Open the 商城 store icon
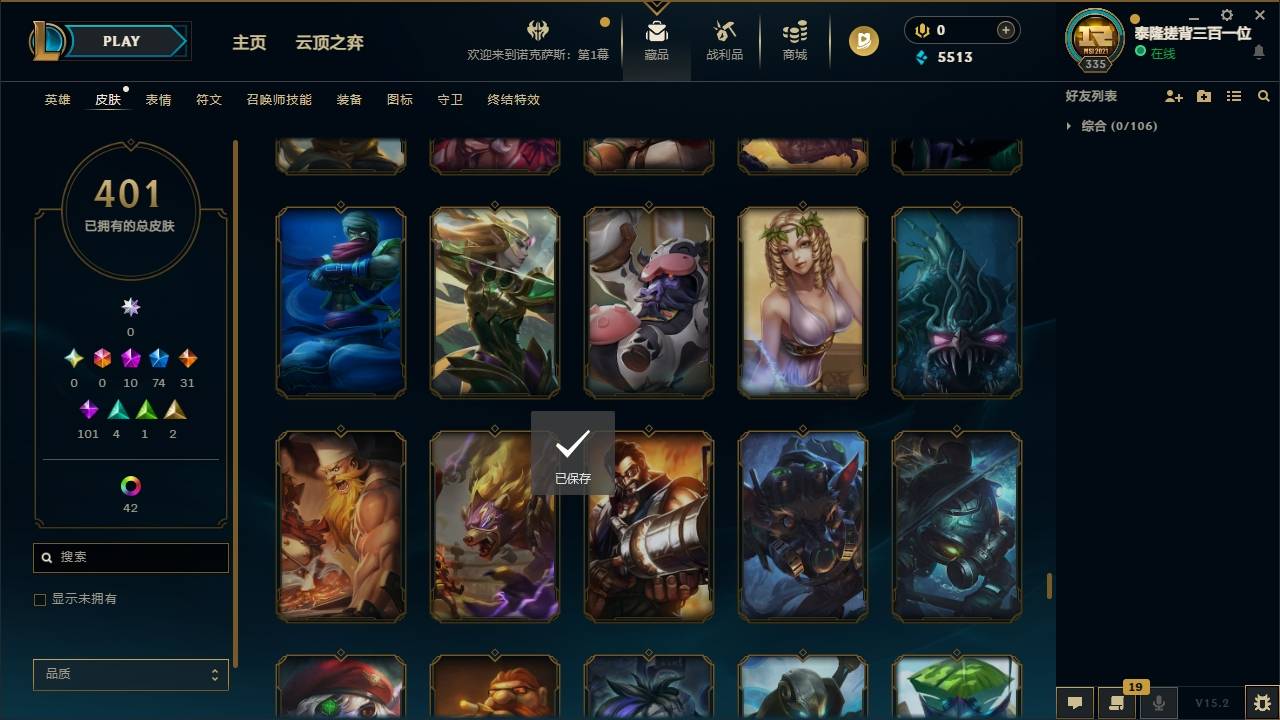1280x720 pixels. coord(793,35)
